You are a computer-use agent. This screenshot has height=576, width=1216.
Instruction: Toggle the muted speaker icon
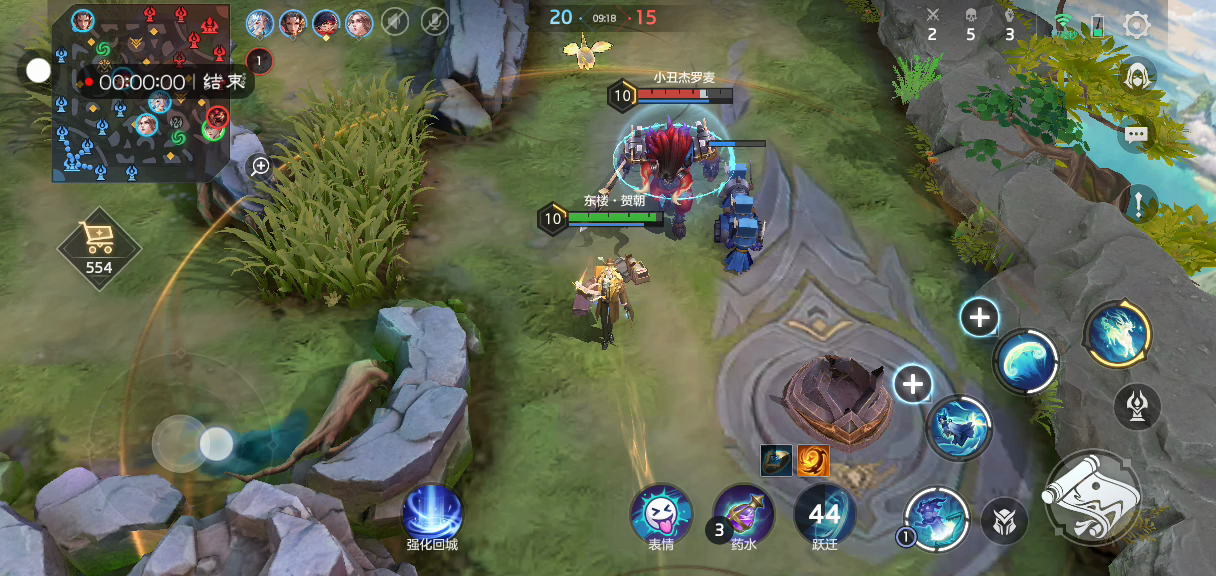395,21
